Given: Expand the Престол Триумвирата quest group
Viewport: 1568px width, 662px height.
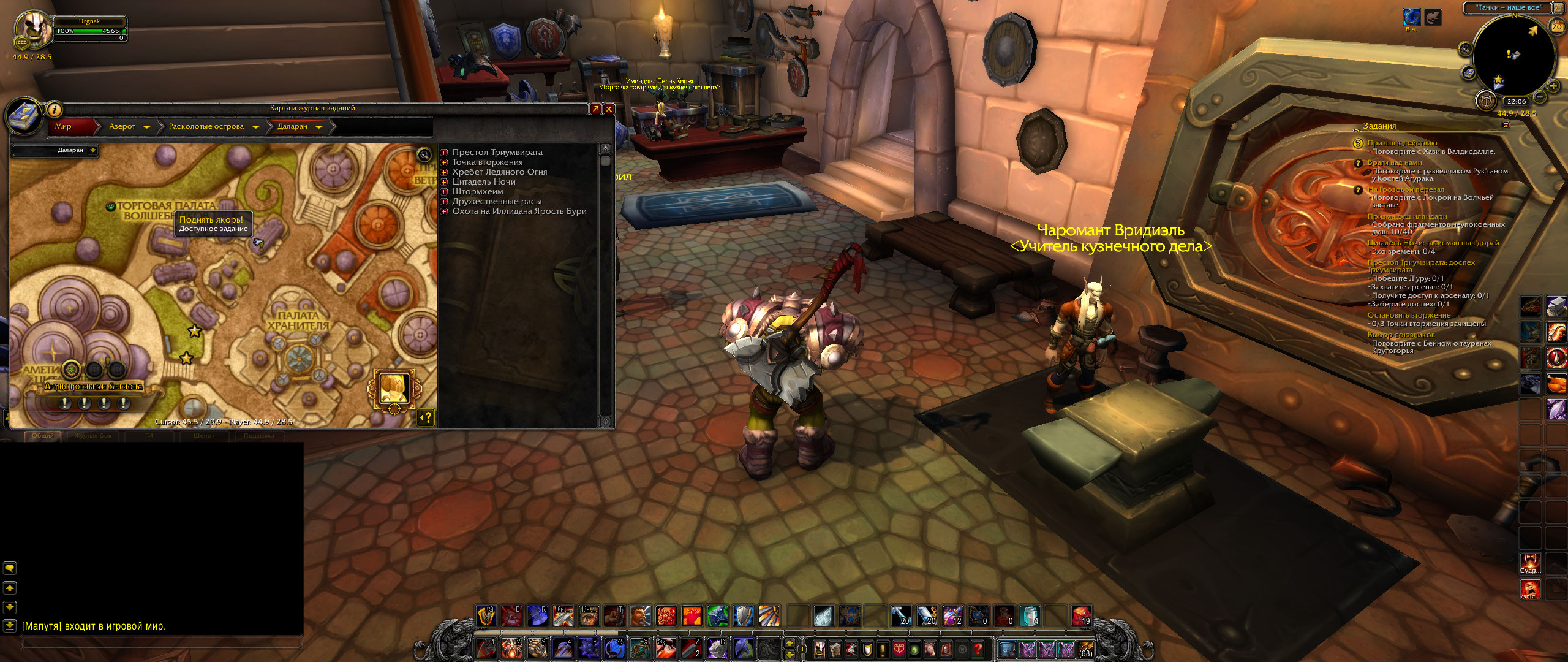Looking at the screenshot, I should pyautogui.click(x=444, y=153).
